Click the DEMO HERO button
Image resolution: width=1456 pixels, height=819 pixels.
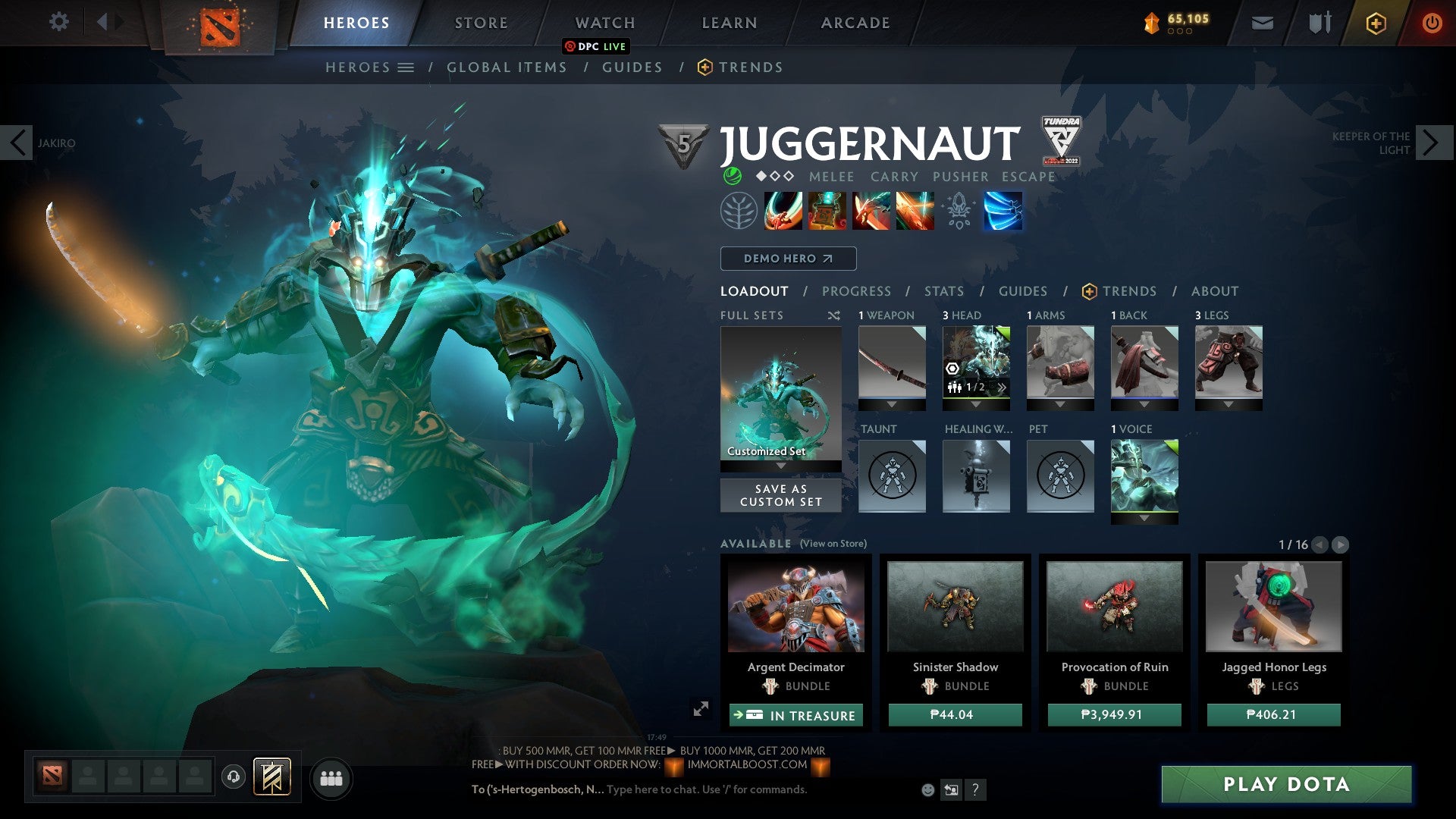click(786, 258)
